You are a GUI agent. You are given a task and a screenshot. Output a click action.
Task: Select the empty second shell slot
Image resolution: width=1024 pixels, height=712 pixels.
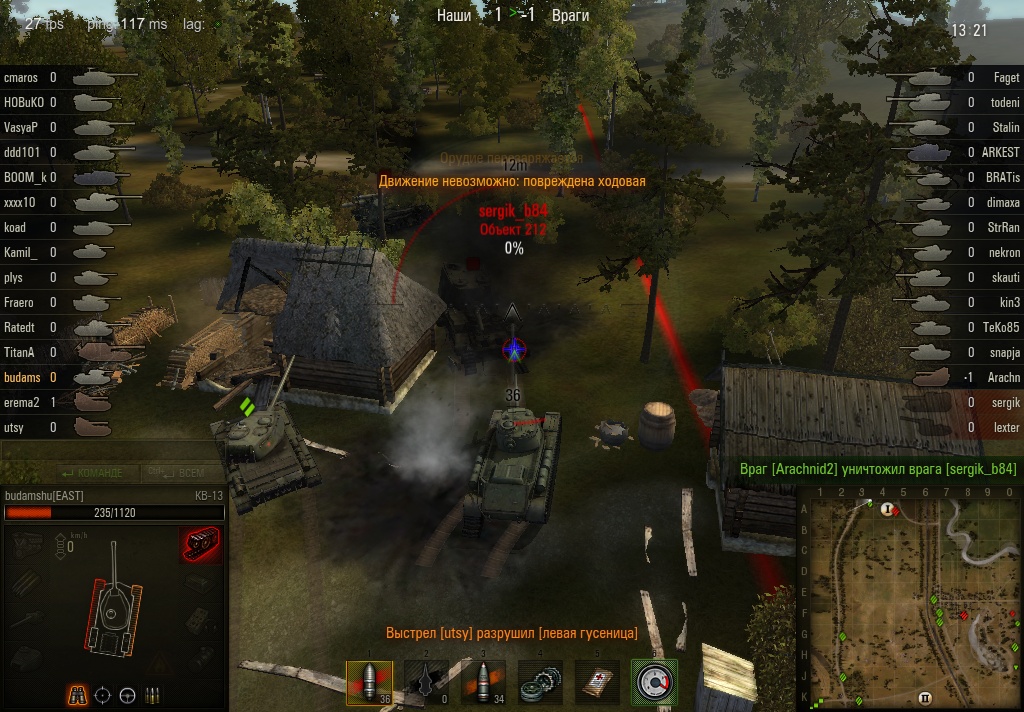426,682
